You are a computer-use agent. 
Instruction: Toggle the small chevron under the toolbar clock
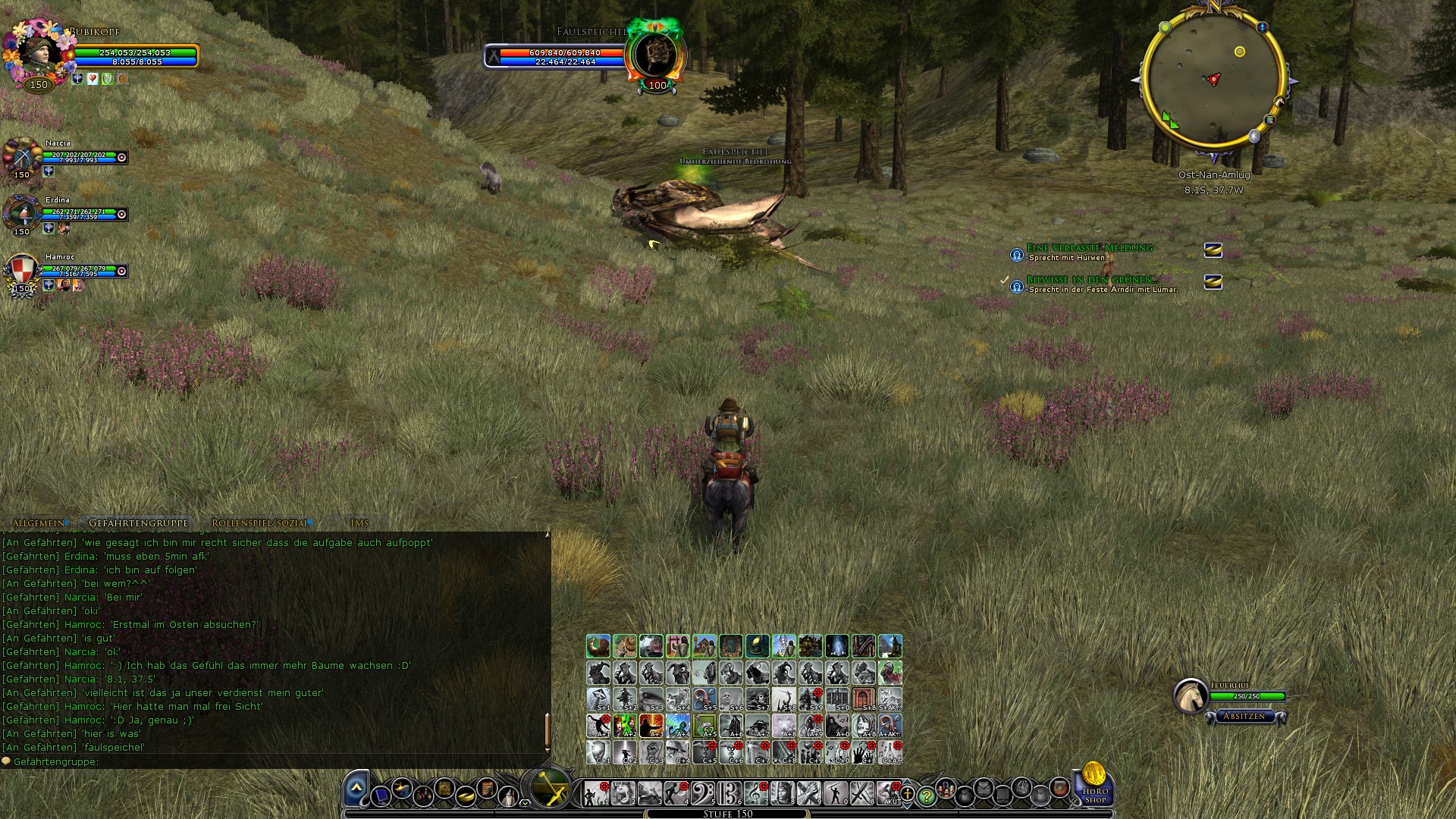point(525,804)
